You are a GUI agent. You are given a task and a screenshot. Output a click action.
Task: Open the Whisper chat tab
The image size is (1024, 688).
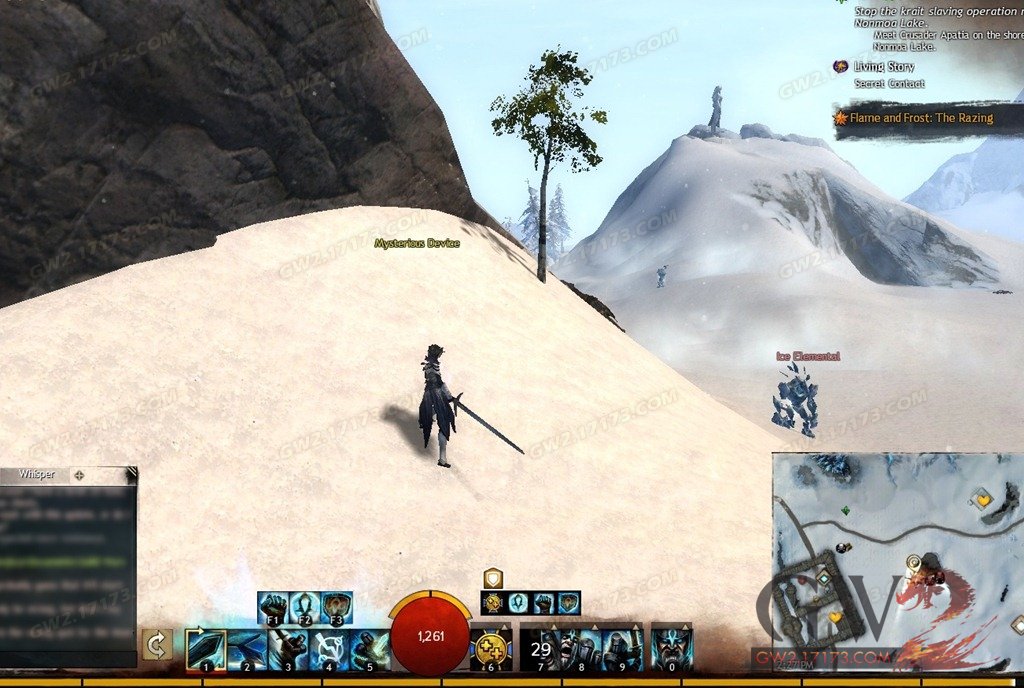point(35,475)
